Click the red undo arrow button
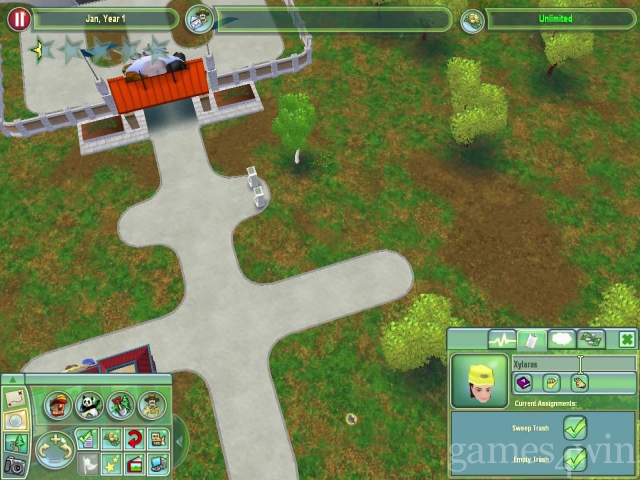The height and width of the screenshot is (480, 640). coord(134,439)
